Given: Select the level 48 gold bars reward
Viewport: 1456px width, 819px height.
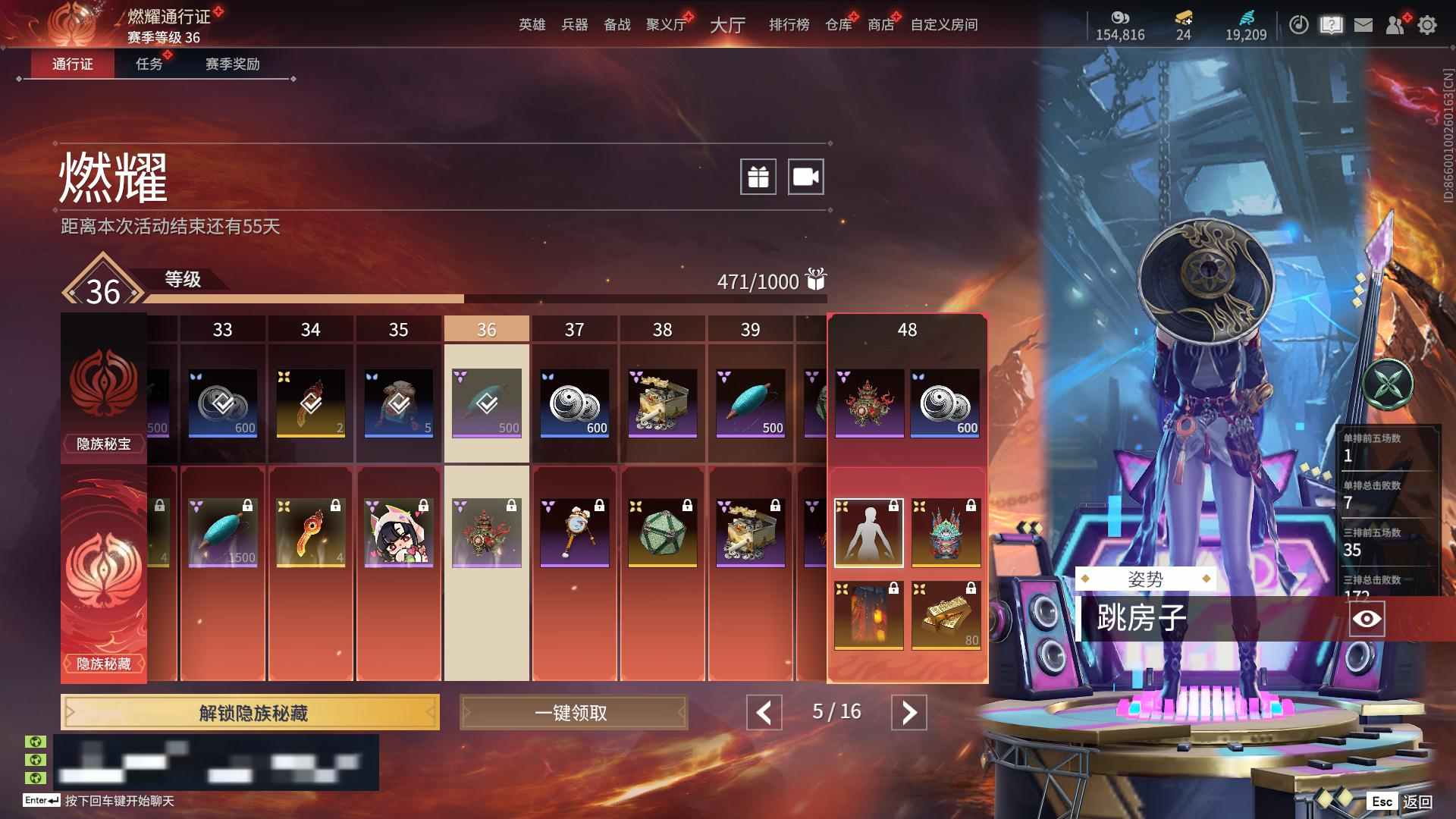Looking at the screenshot, I should [946, 616].
